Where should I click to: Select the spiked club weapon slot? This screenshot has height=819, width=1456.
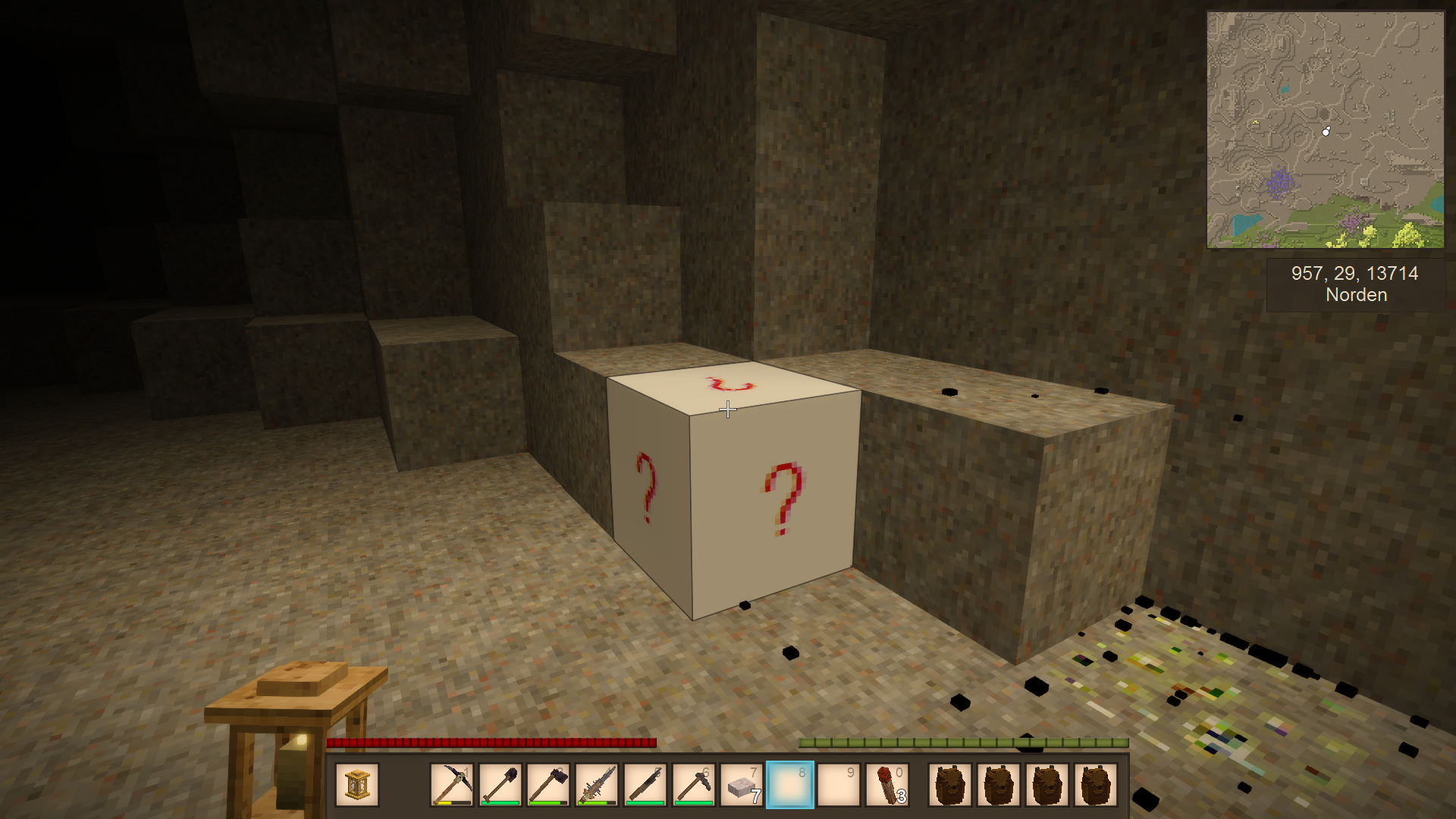tap(598, 784)
